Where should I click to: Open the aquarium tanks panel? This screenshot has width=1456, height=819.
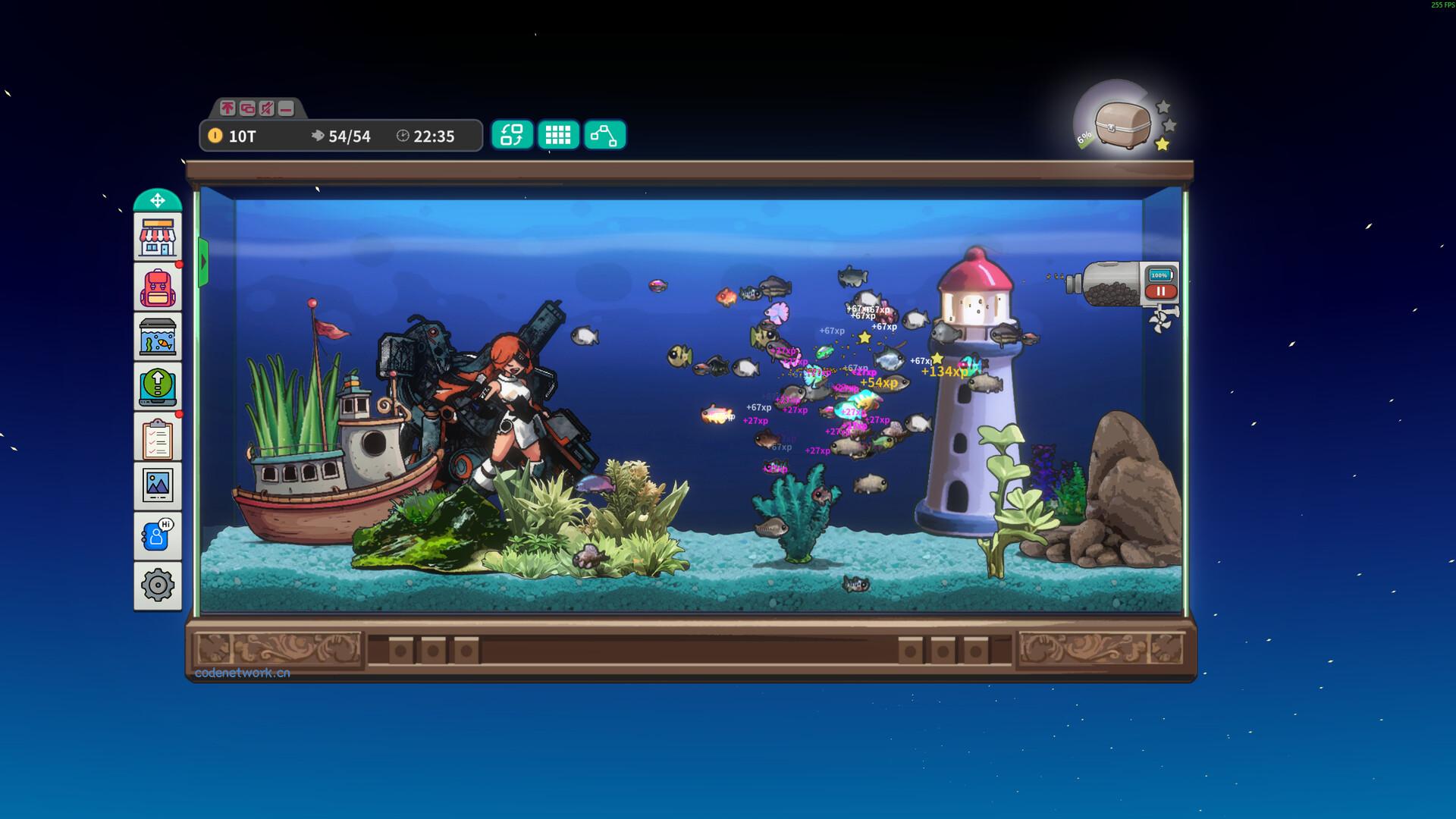point(157,336)
